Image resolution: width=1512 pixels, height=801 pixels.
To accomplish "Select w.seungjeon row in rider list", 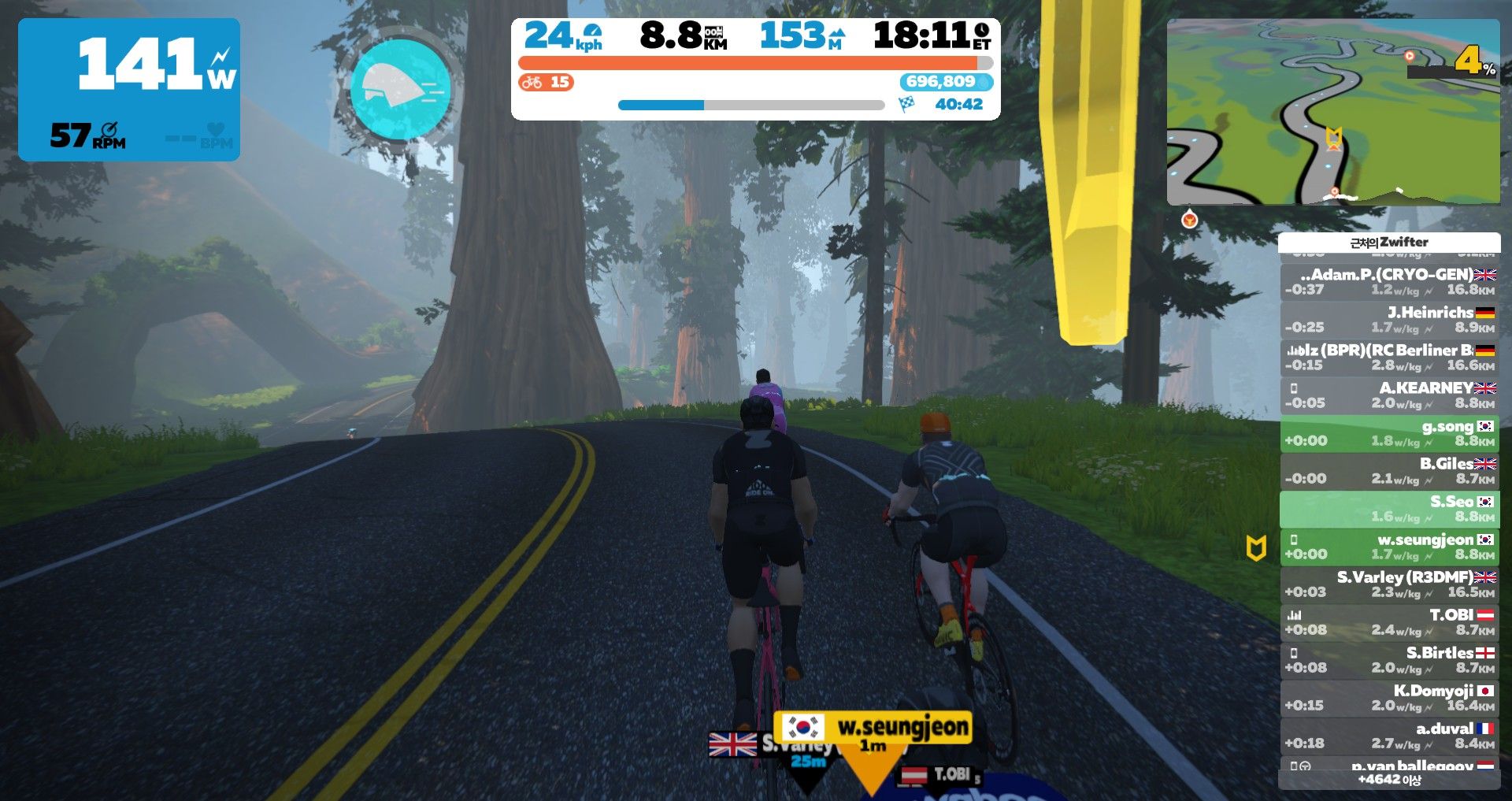I will (1389, 547).
